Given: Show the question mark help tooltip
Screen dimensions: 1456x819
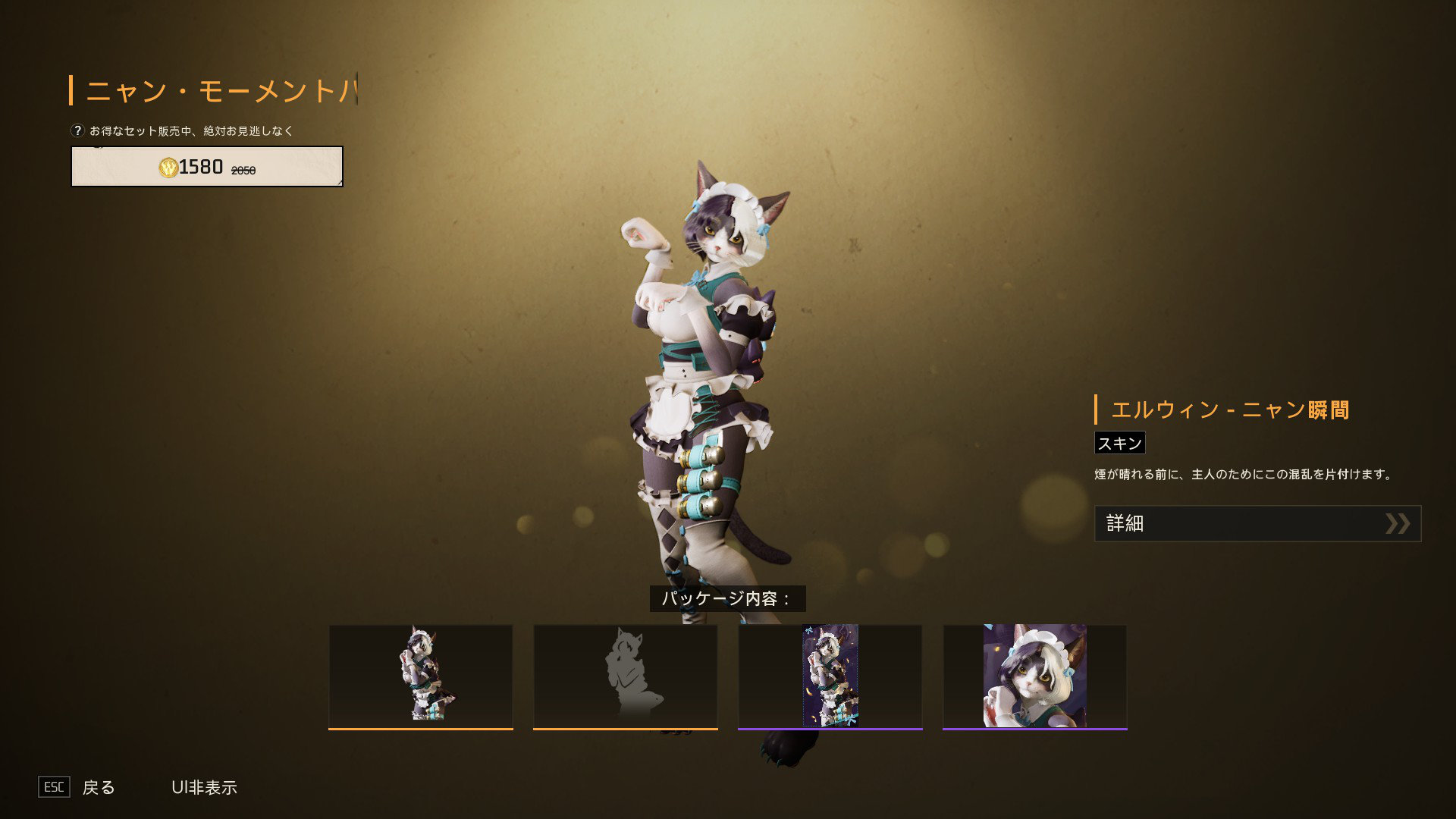Looking at the screenshot, I should 77,130.
